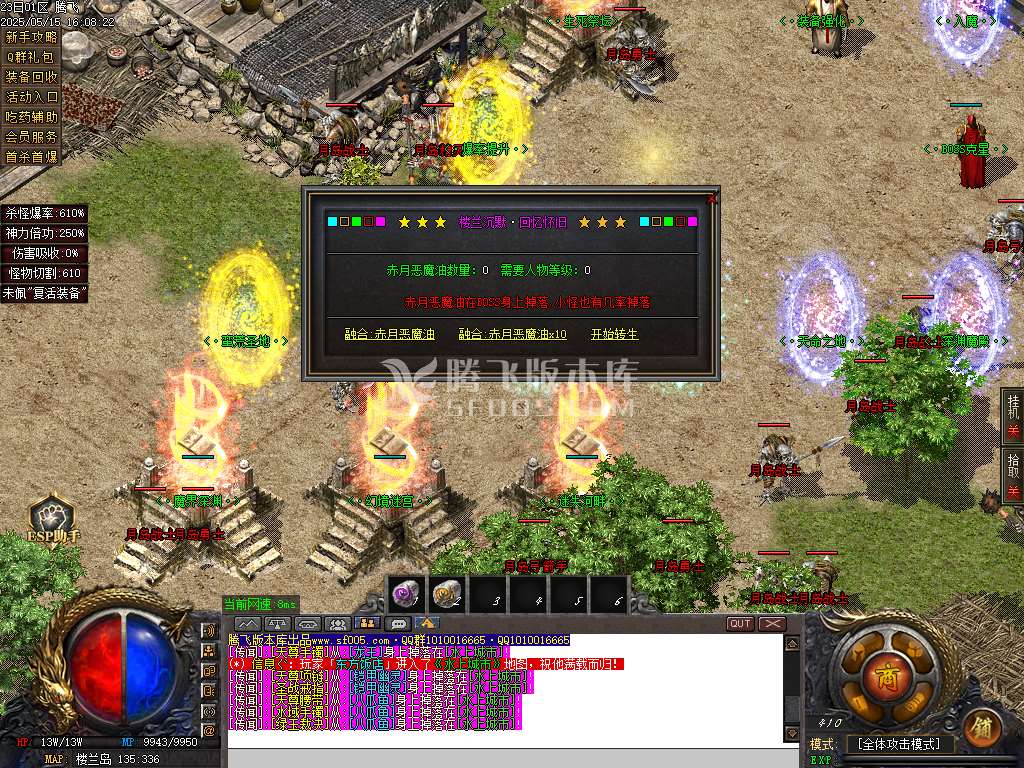Close the 楼兰沉默 dialog with red X
The width and height of the screenshot is (1024, 768).
tap(712, 198)
